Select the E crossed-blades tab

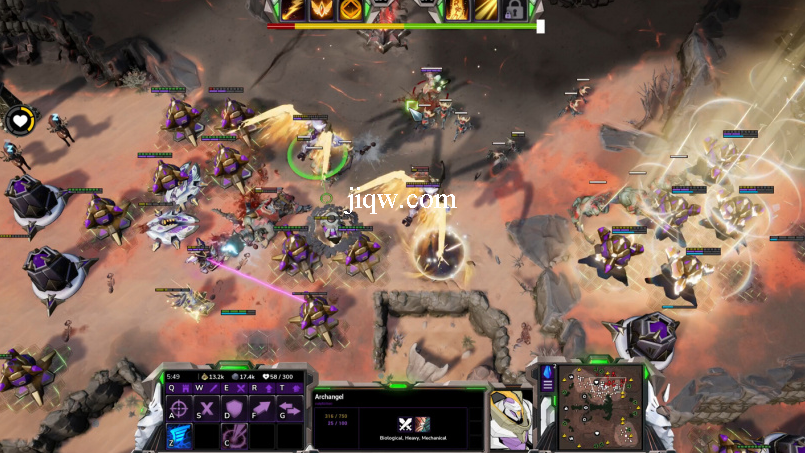237,388
